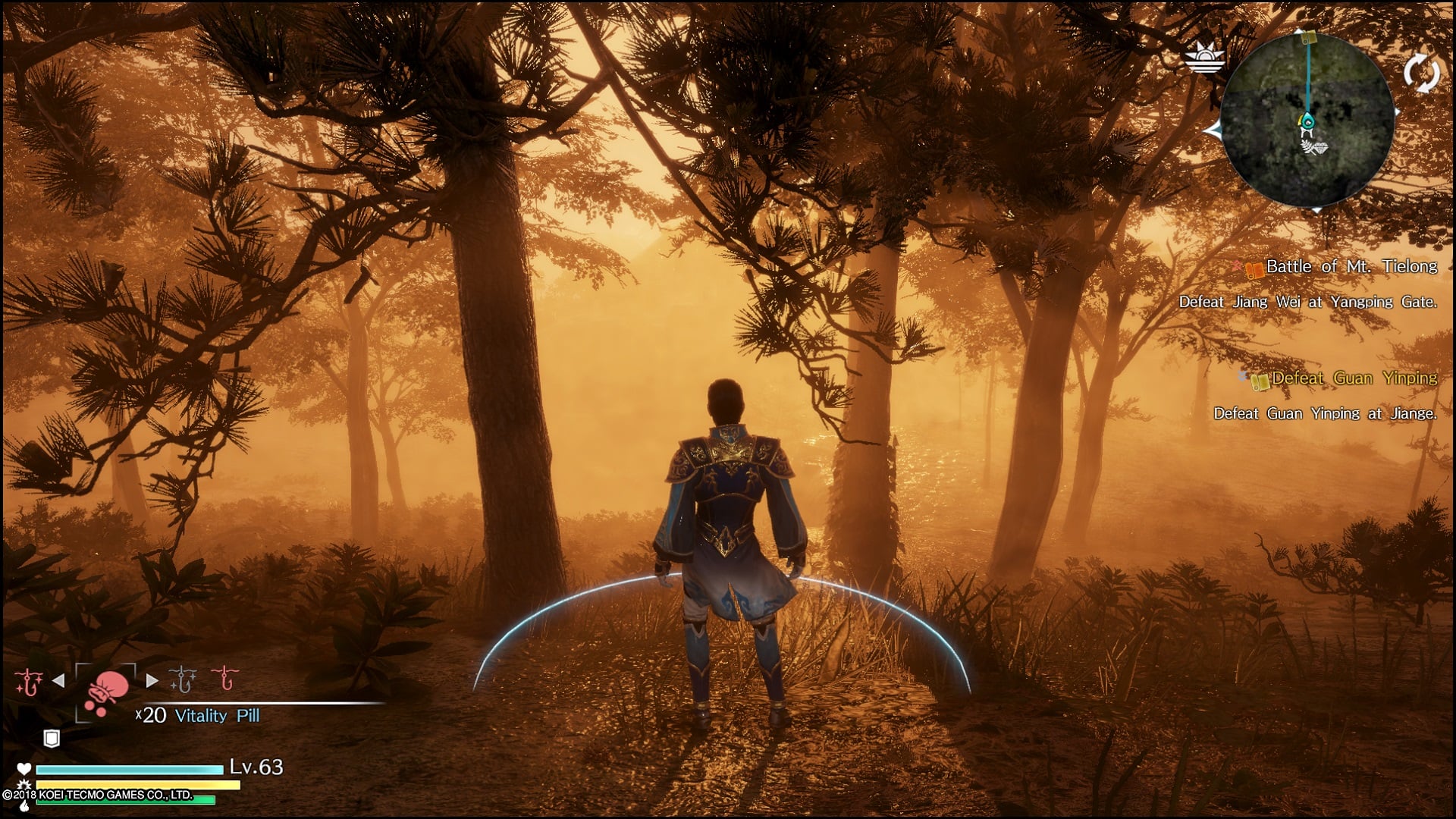Click the circular arrows icon beside minimap
The height and width of the screenshot is (819, 1456).
pos(1420,73)
